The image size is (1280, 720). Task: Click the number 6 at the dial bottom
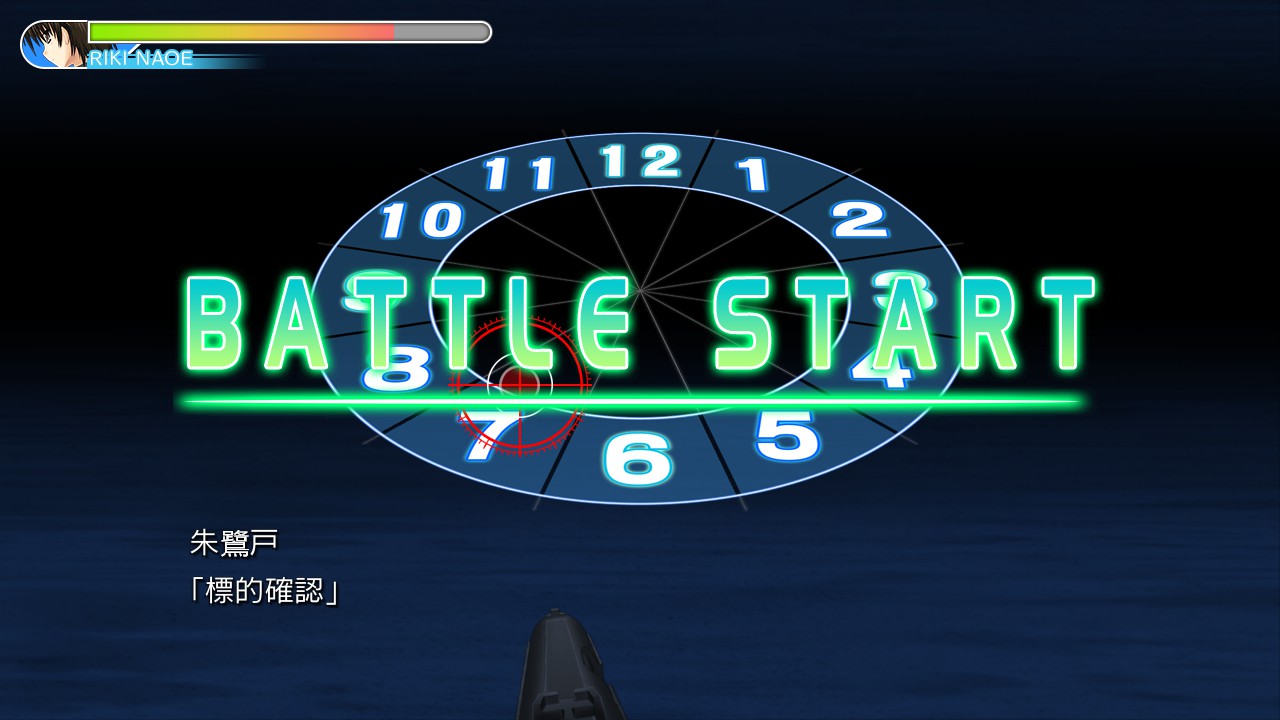pyautogui.click(x=637, y=455)
